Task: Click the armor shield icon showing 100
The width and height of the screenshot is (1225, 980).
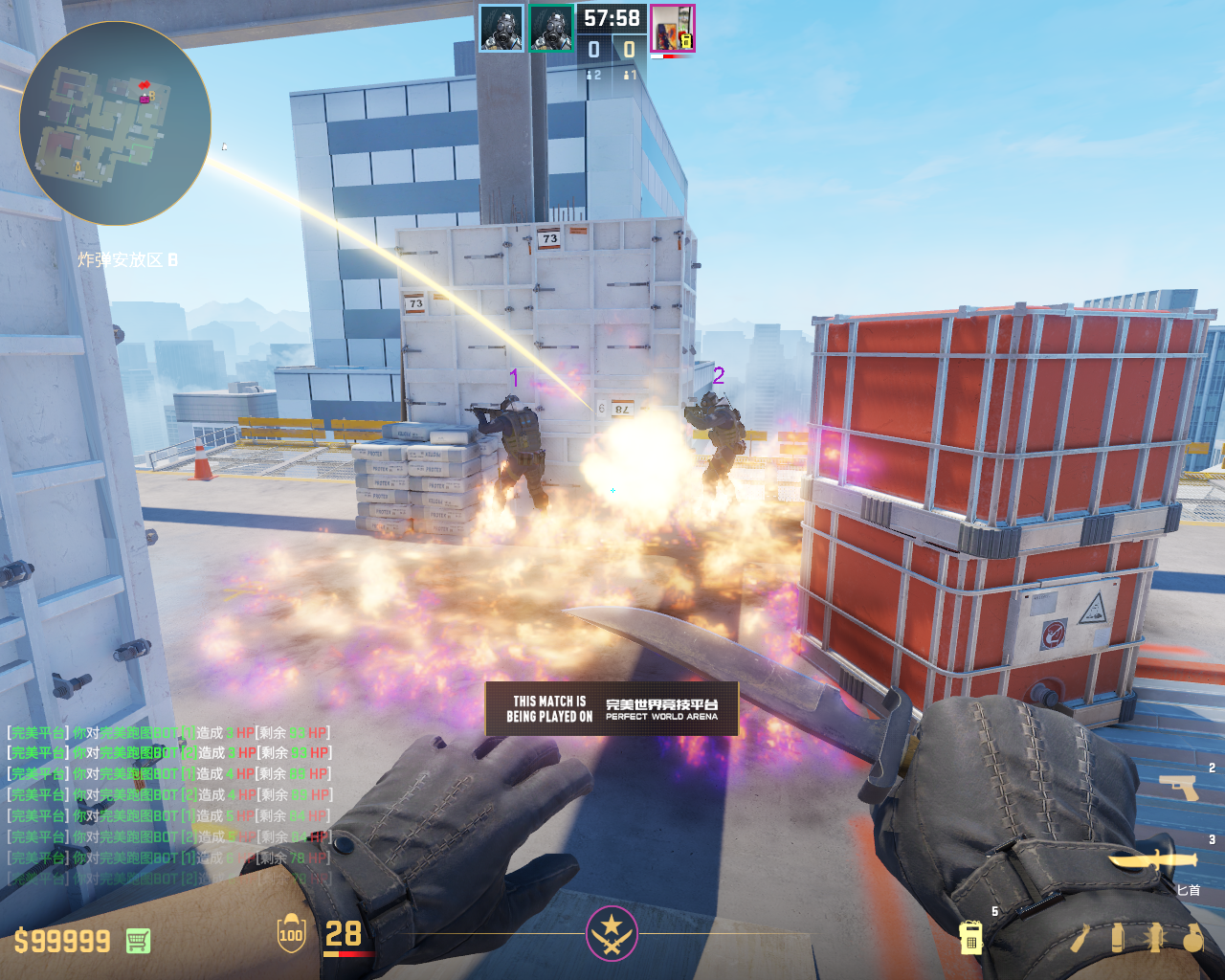Action: click(x=291, y=934)
